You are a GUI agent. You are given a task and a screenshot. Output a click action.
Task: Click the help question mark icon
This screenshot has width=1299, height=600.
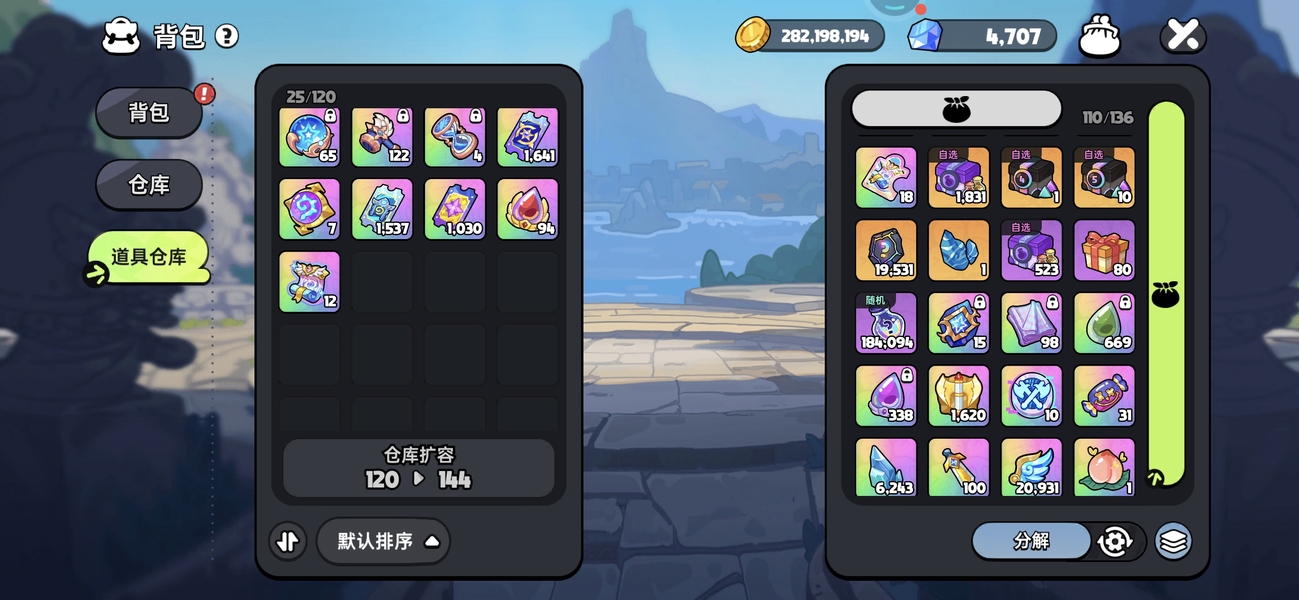click(227, 37)
